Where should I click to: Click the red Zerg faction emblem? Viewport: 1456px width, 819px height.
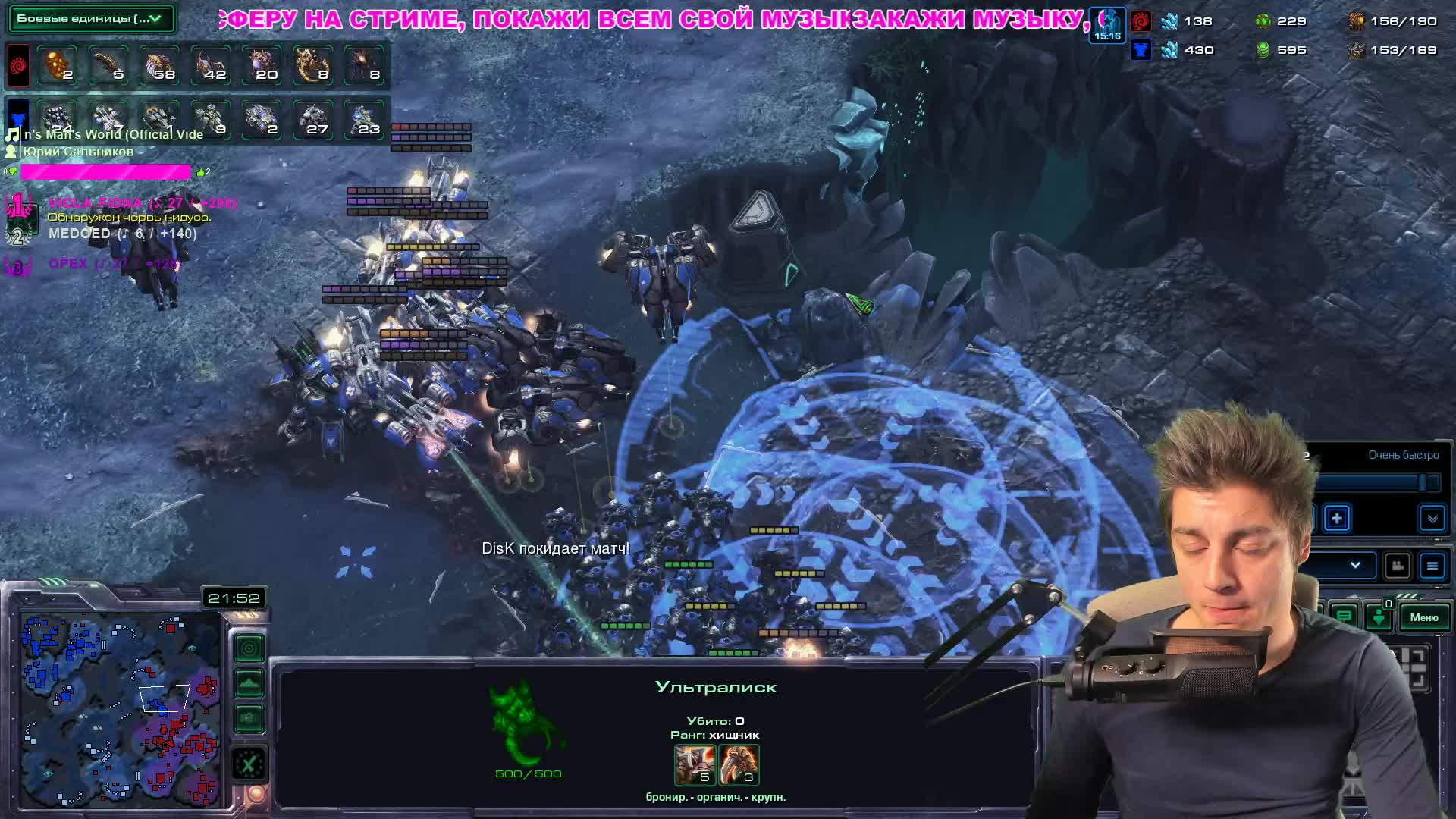coord(18,65)
